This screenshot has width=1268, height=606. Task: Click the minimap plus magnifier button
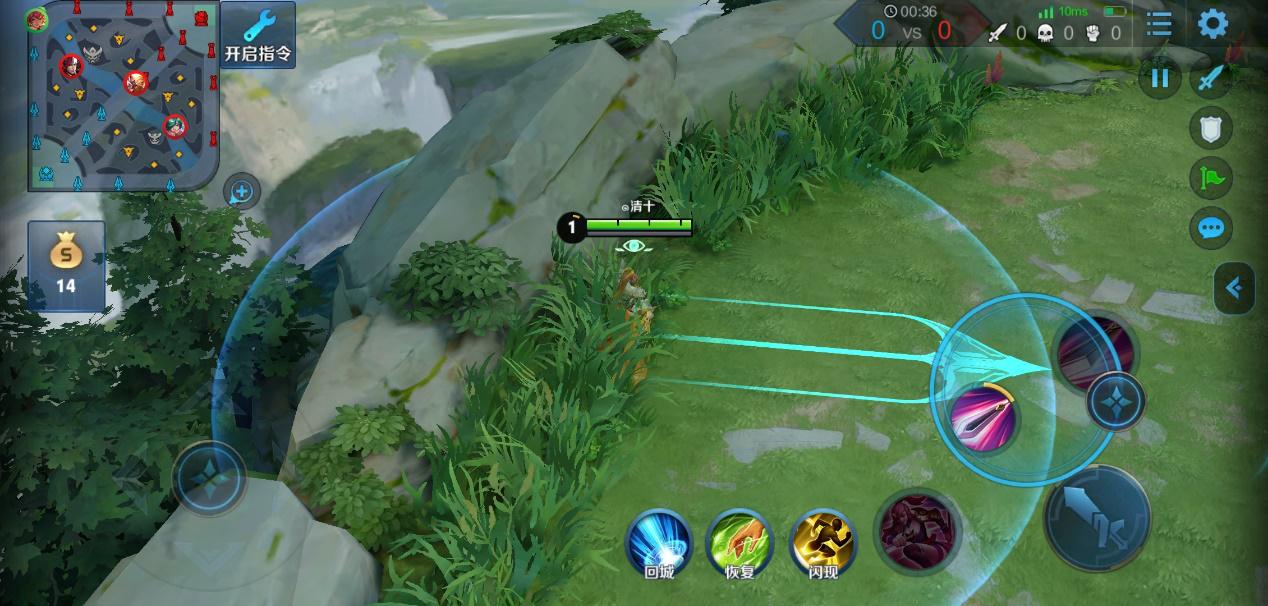coord(242,191)
